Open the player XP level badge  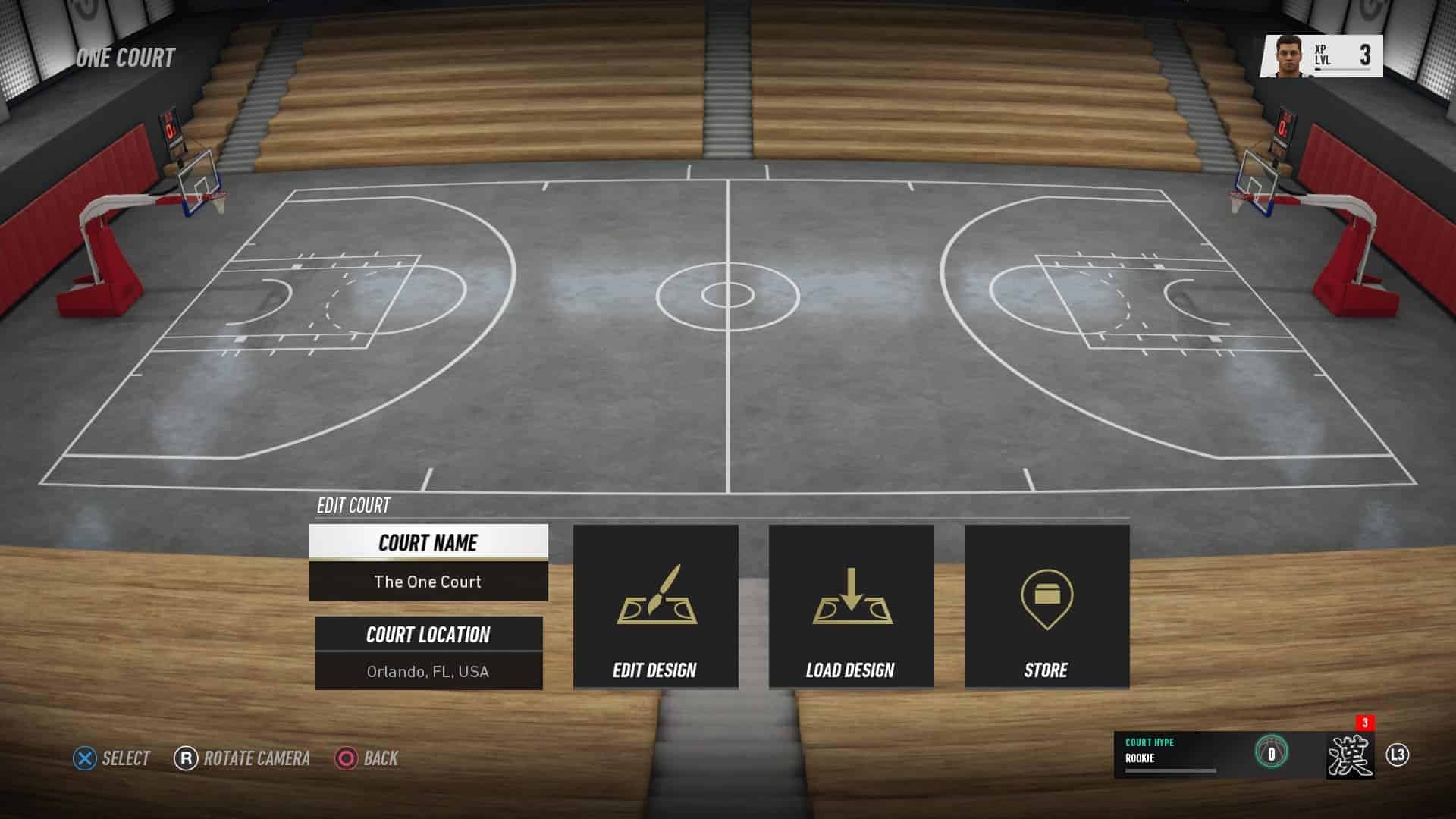point(1321,56)
